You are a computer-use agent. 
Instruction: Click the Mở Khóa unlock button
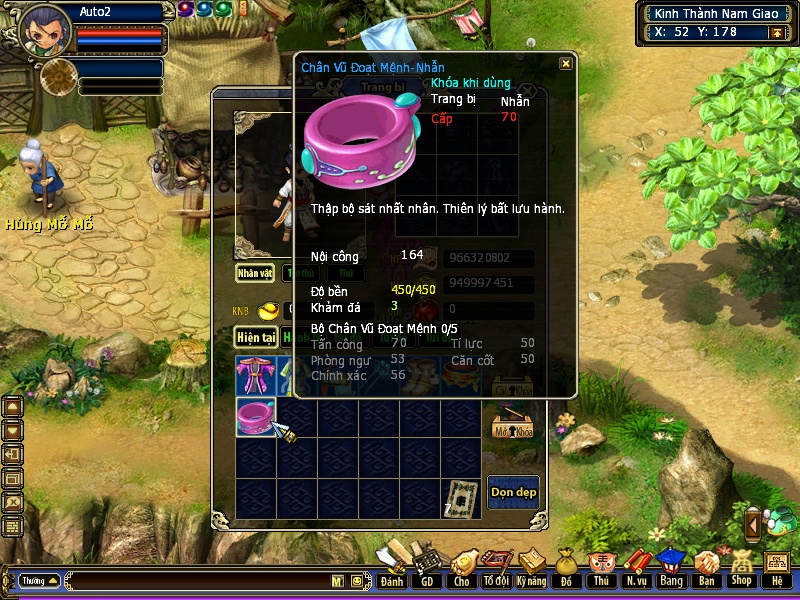tap(513, 425)
